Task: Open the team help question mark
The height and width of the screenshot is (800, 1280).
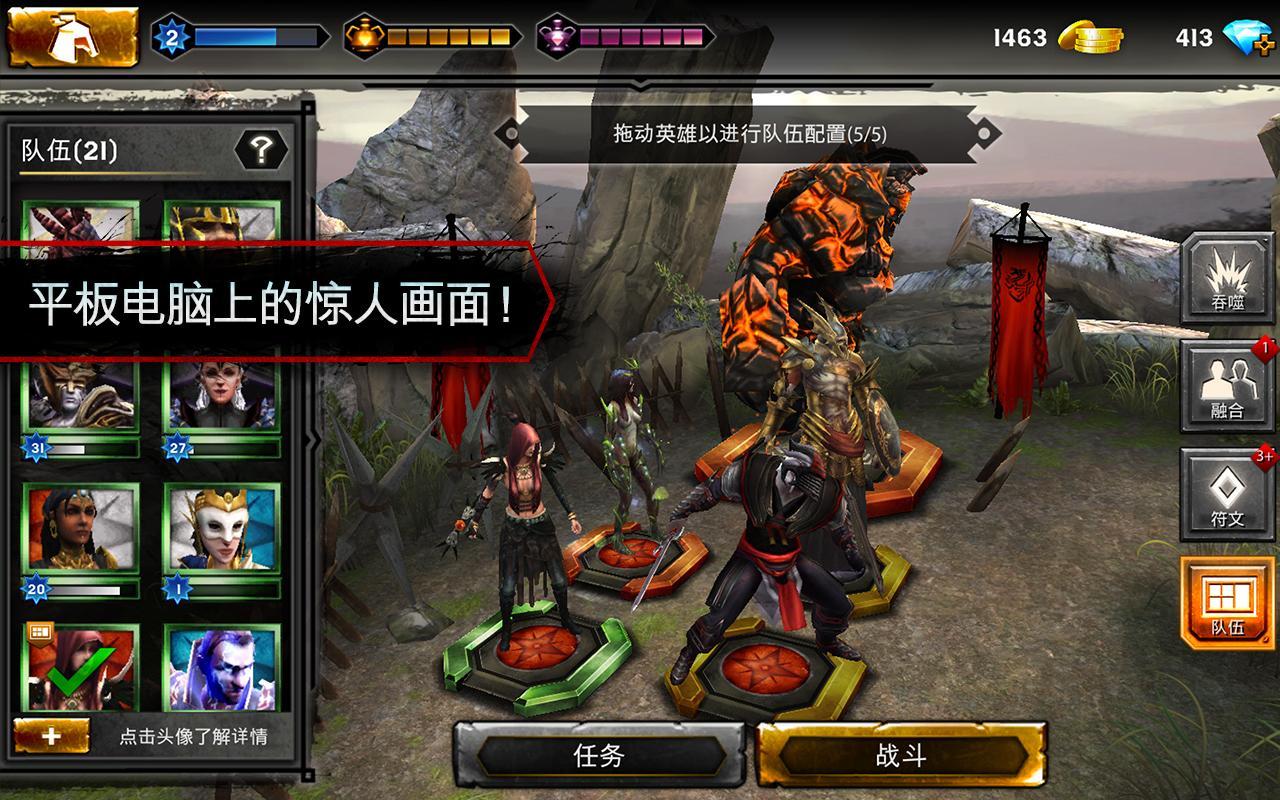Action: [x=261, y=151]
